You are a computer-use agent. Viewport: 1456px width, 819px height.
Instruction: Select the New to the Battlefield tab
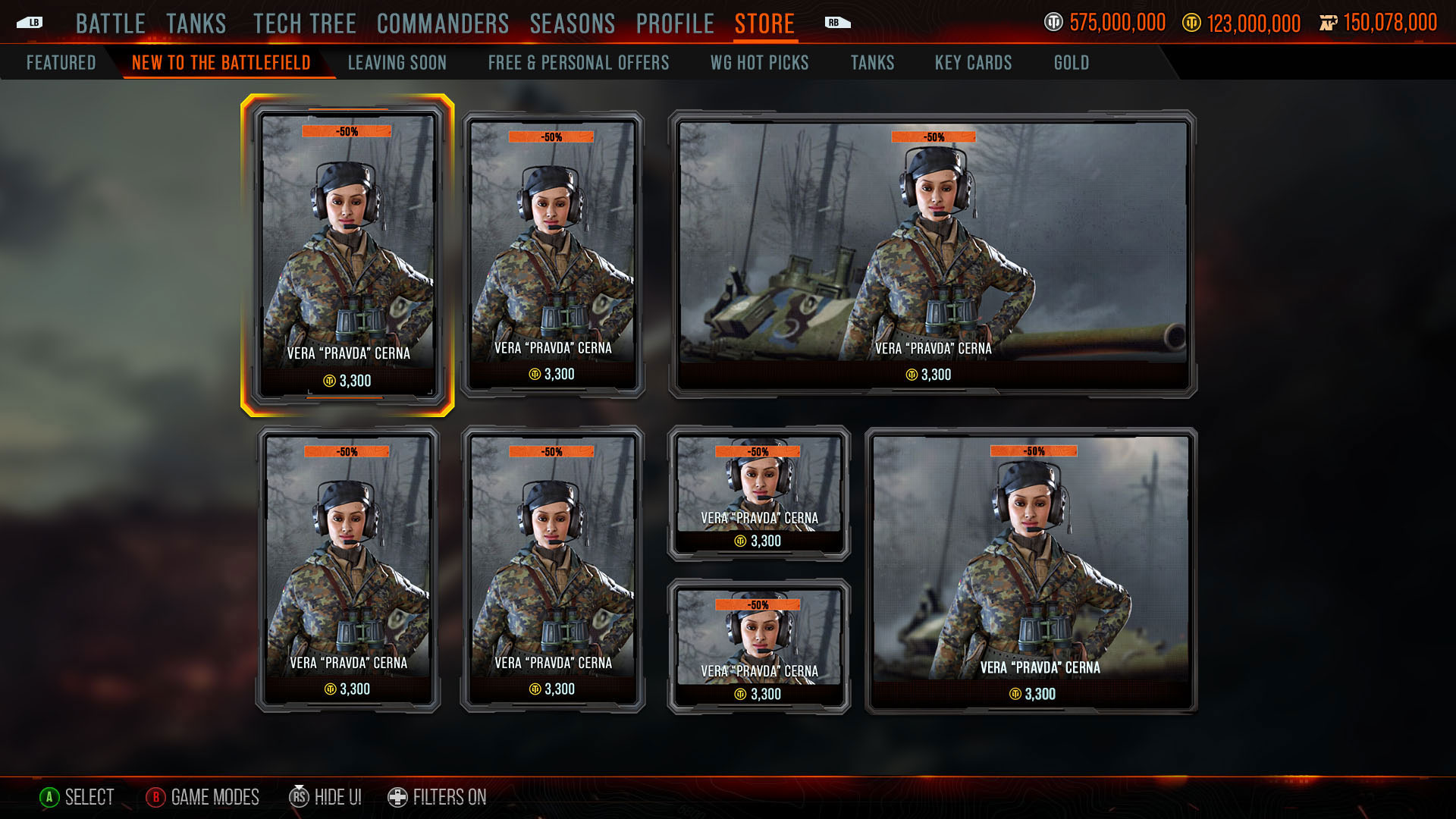(221, 63)
